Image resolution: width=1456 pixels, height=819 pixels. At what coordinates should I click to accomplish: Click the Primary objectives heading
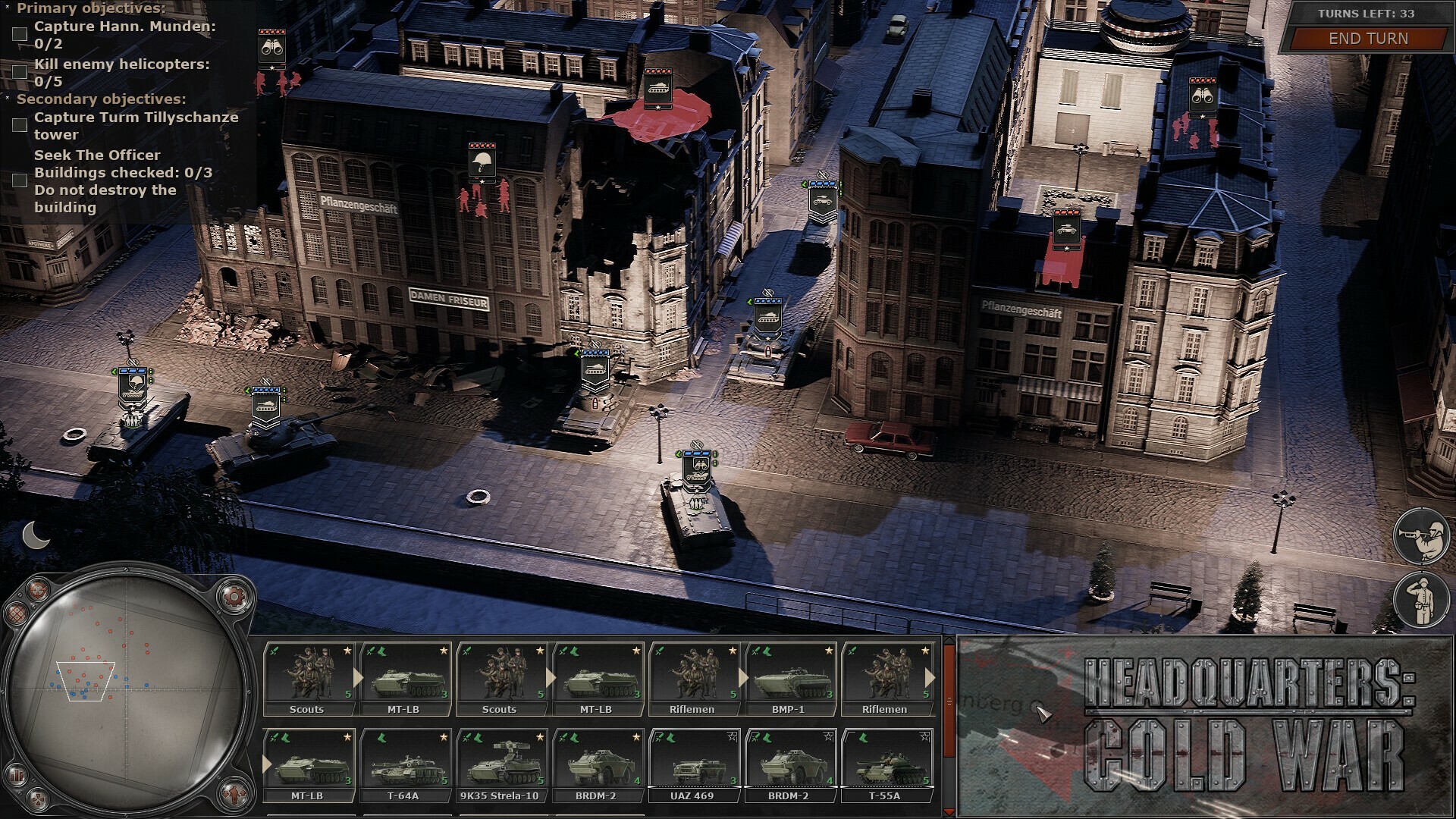(91, 9)
